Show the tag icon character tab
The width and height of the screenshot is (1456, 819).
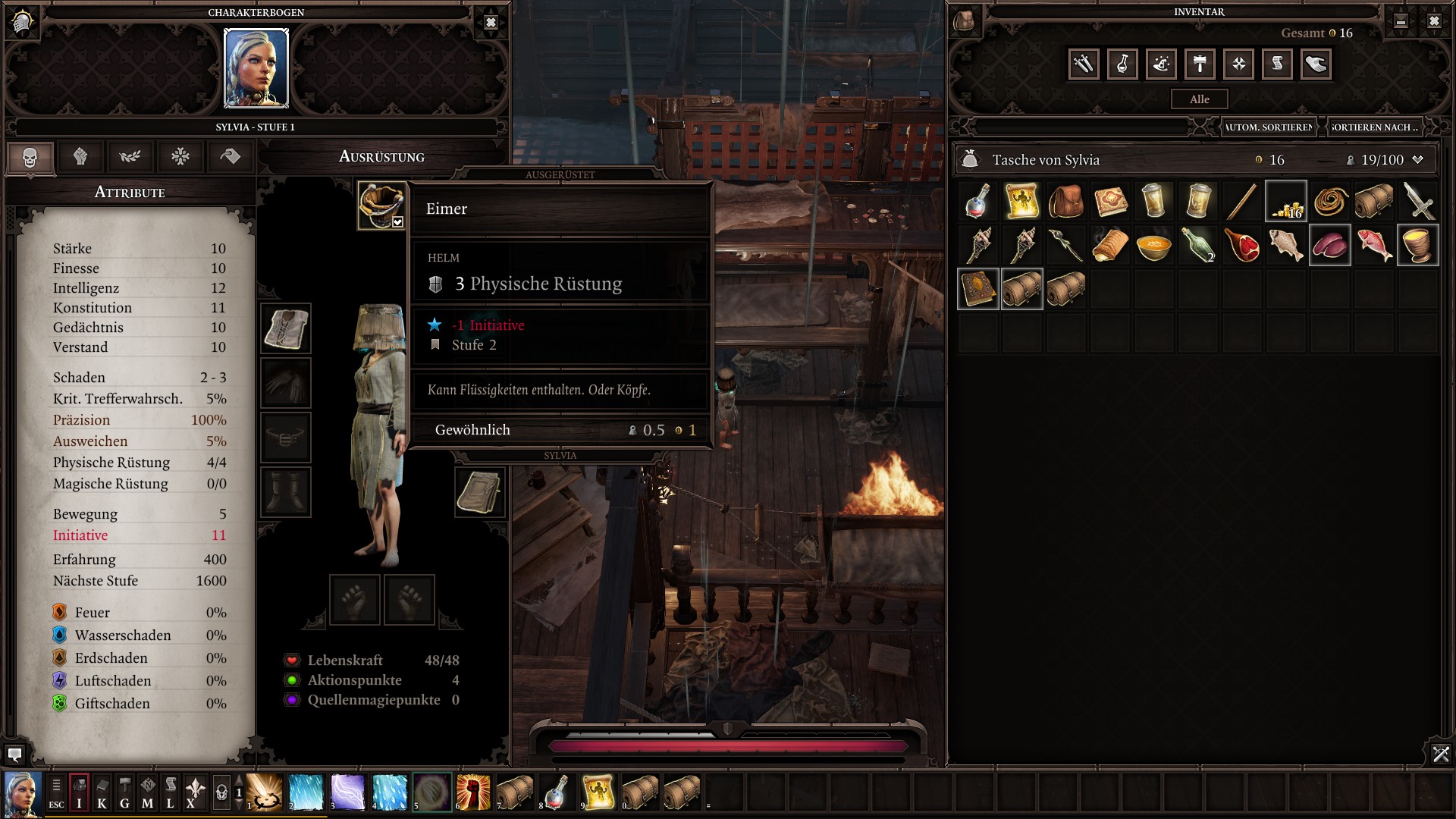coord(230,157)
